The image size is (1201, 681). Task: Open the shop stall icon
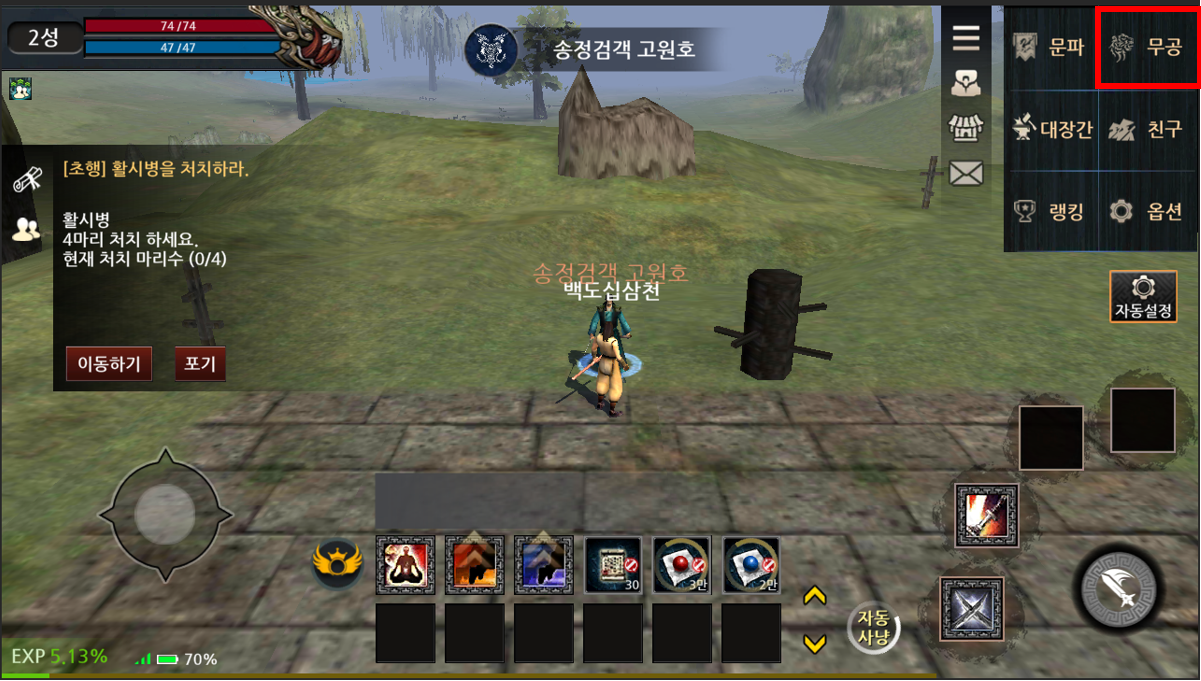pyautogui.click(x=965, y=128)
